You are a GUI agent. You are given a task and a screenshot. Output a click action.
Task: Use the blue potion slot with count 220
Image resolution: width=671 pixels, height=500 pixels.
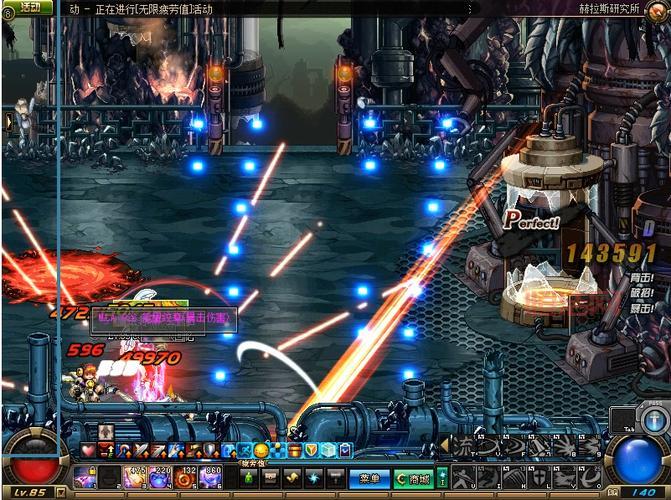click(x=159, y=477)
